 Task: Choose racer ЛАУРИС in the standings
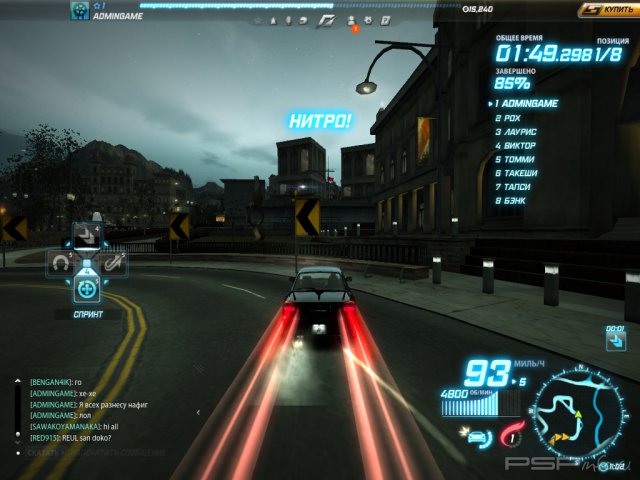point(522,132)
